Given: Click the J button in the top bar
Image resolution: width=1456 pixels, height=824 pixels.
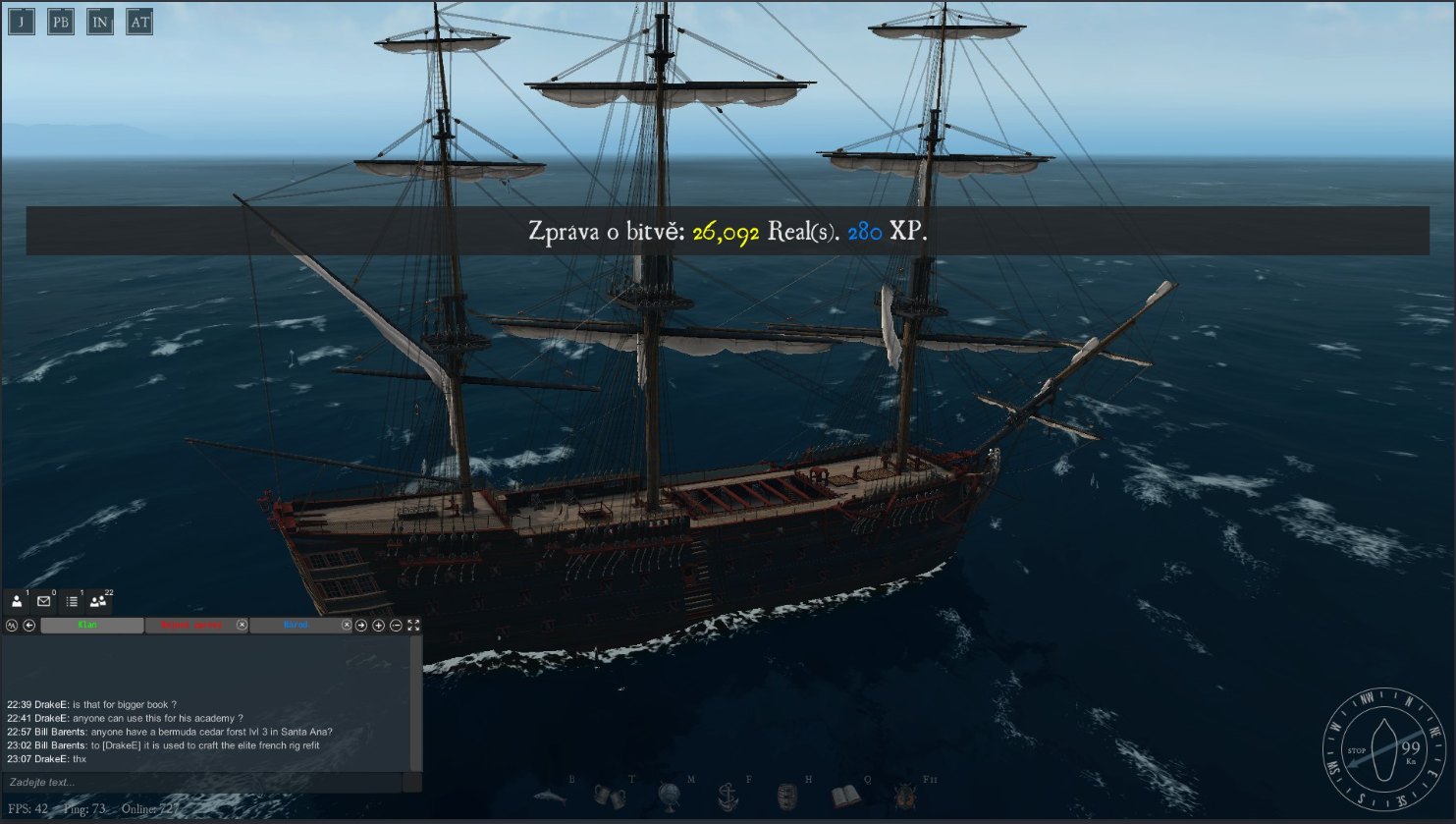Looking at the screenshot, I should [x=22, y=22].
